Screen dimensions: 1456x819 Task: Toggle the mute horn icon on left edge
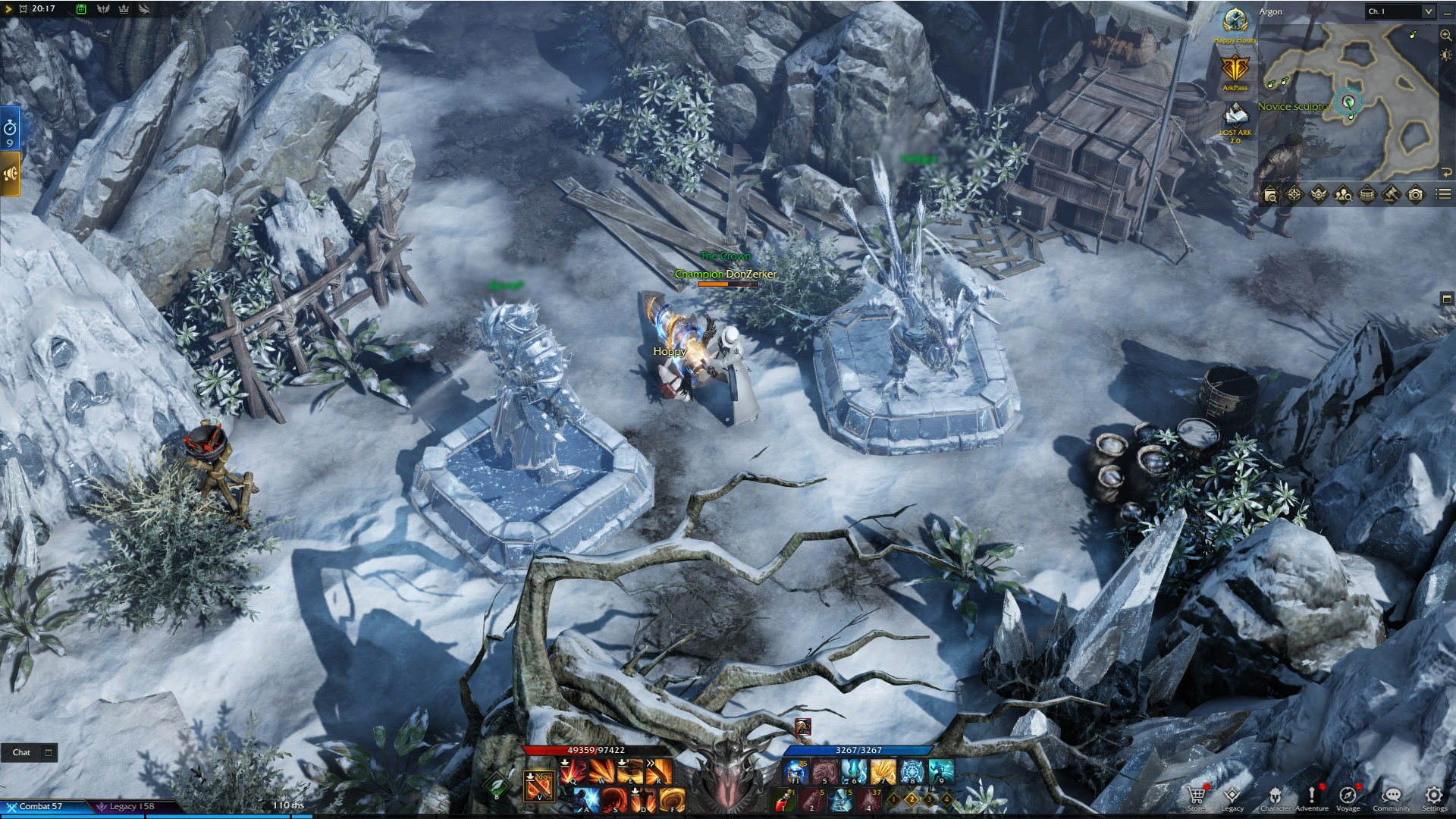(11, 172)
